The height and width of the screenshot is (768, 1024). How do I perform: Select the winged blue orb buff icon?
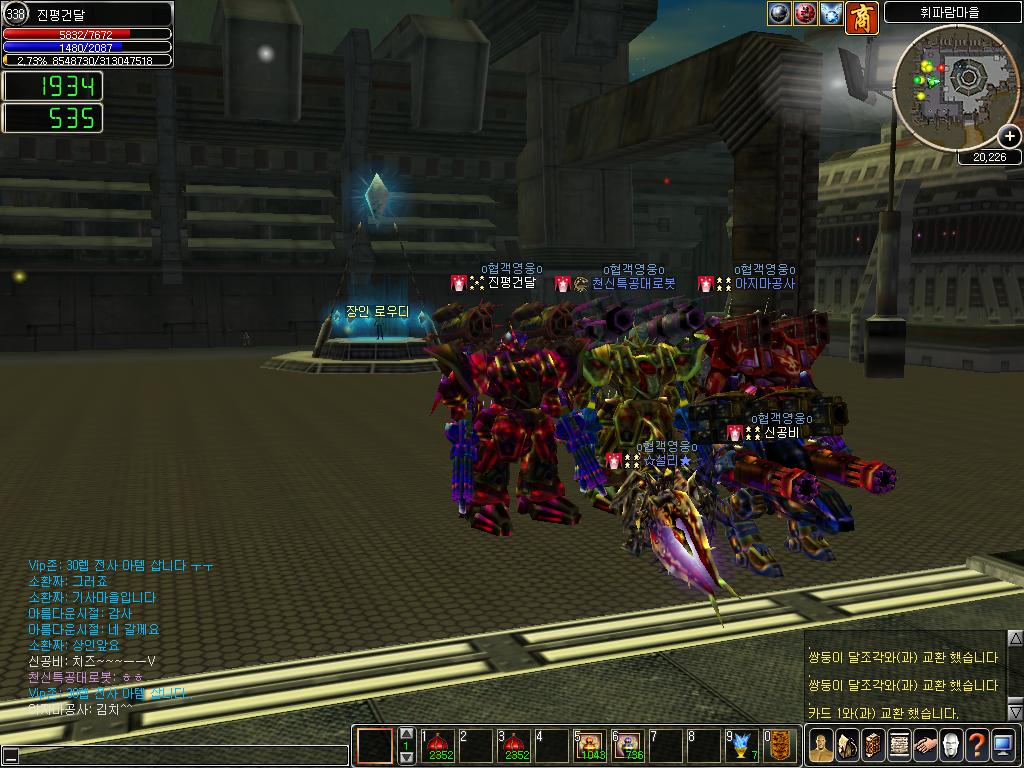(x=830, y=14)
